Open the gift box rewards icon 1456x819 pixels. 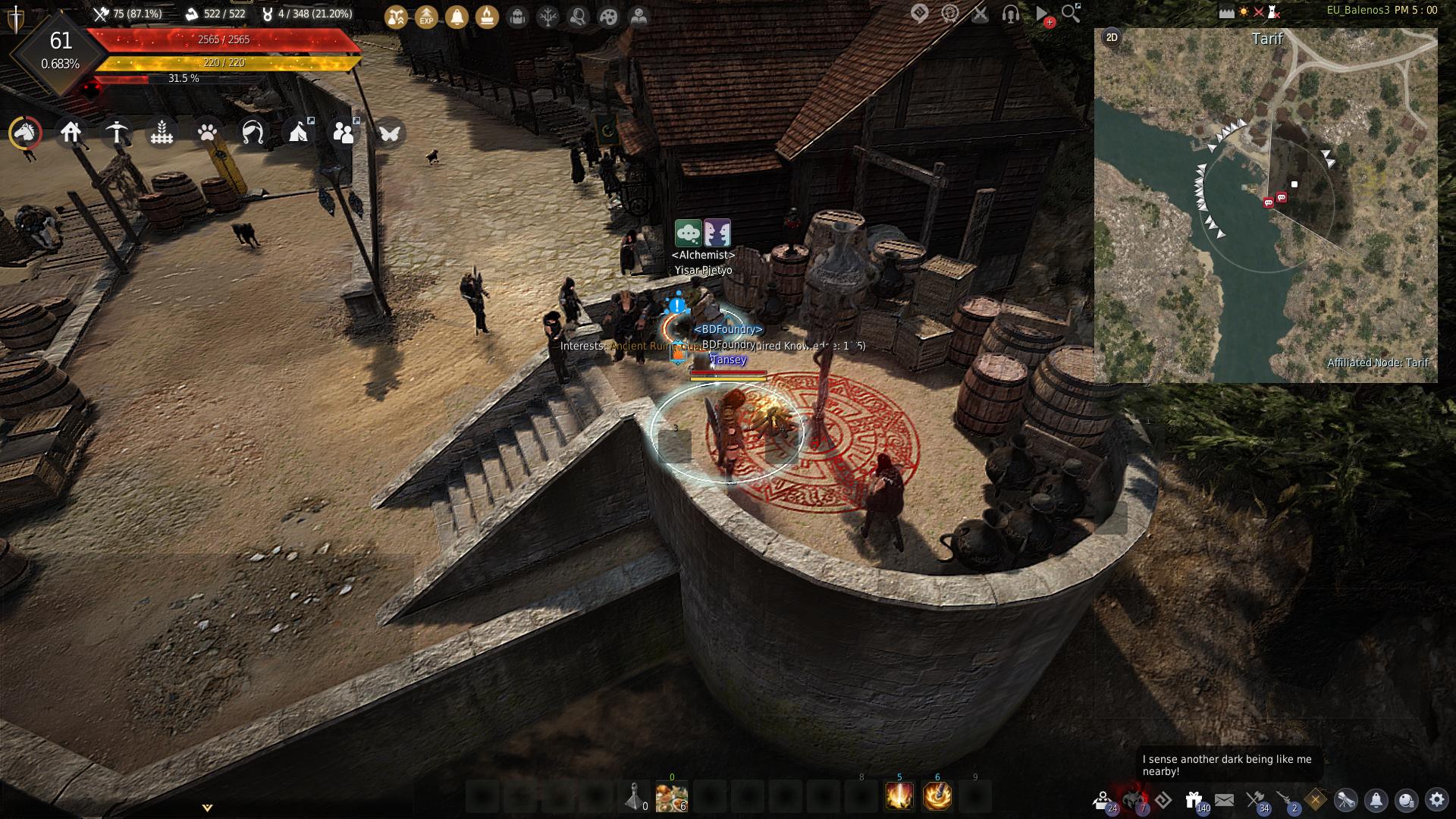(x=1194, y=799)
